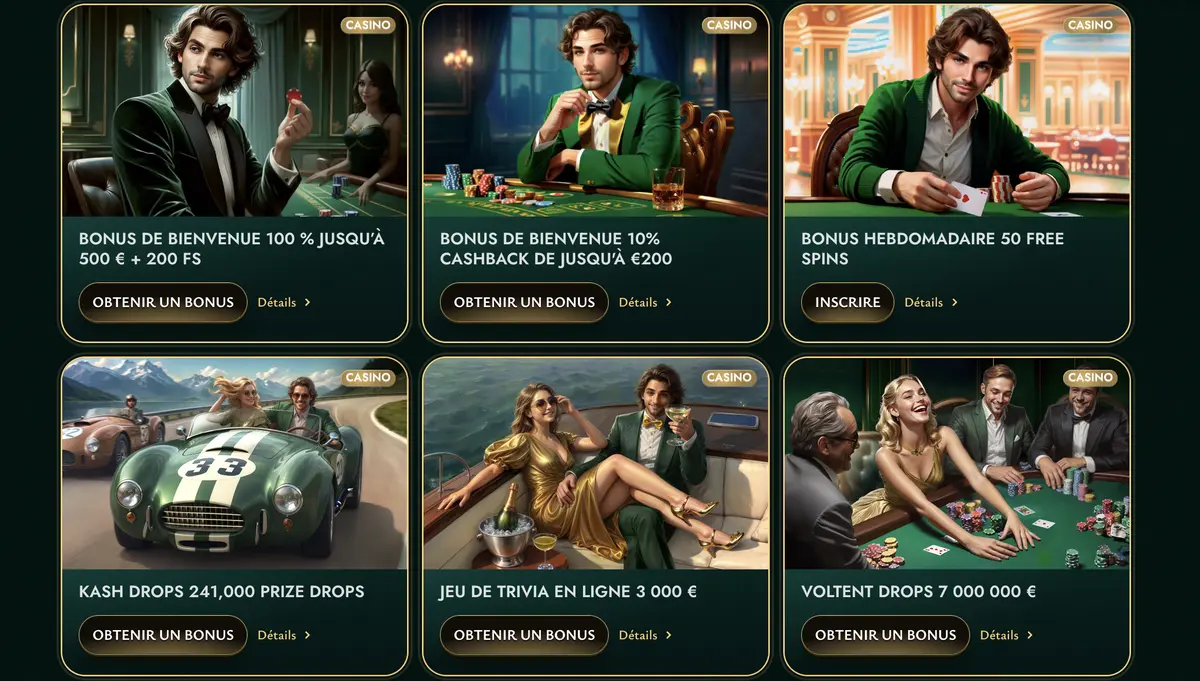Show details of the weekly free spins bonus

click(931, 302)
